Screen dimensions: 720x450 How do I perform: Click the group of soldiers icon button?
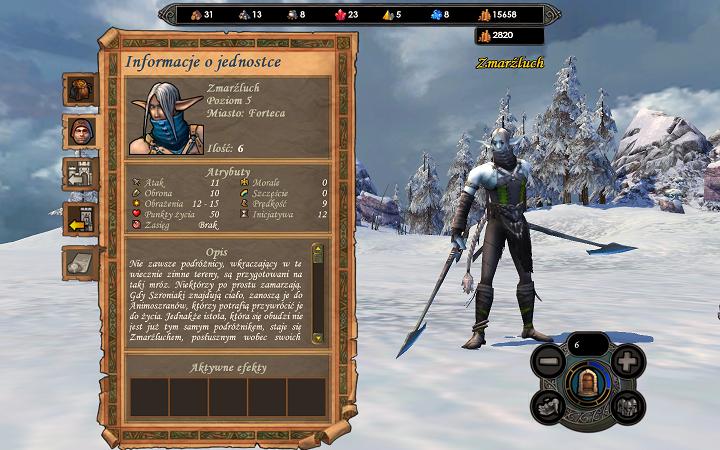tap(626, 405)
